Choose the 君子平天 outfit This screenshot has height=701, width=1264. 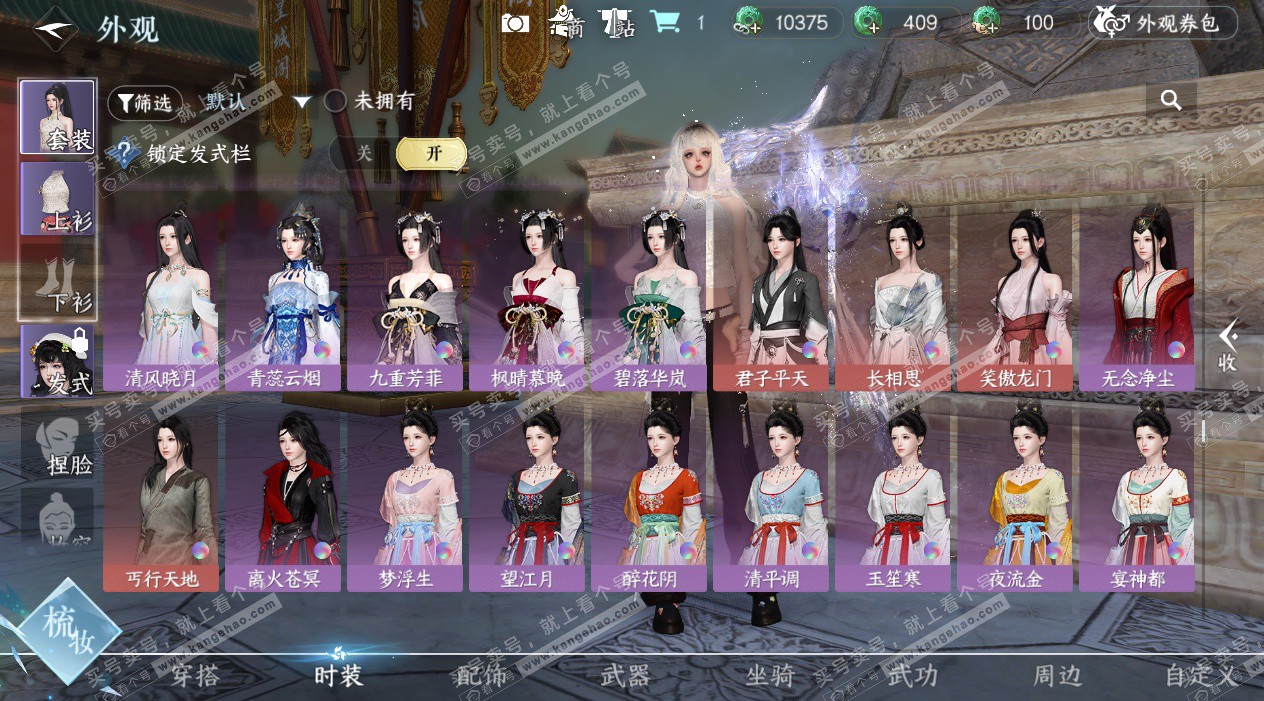click(770, 298)
